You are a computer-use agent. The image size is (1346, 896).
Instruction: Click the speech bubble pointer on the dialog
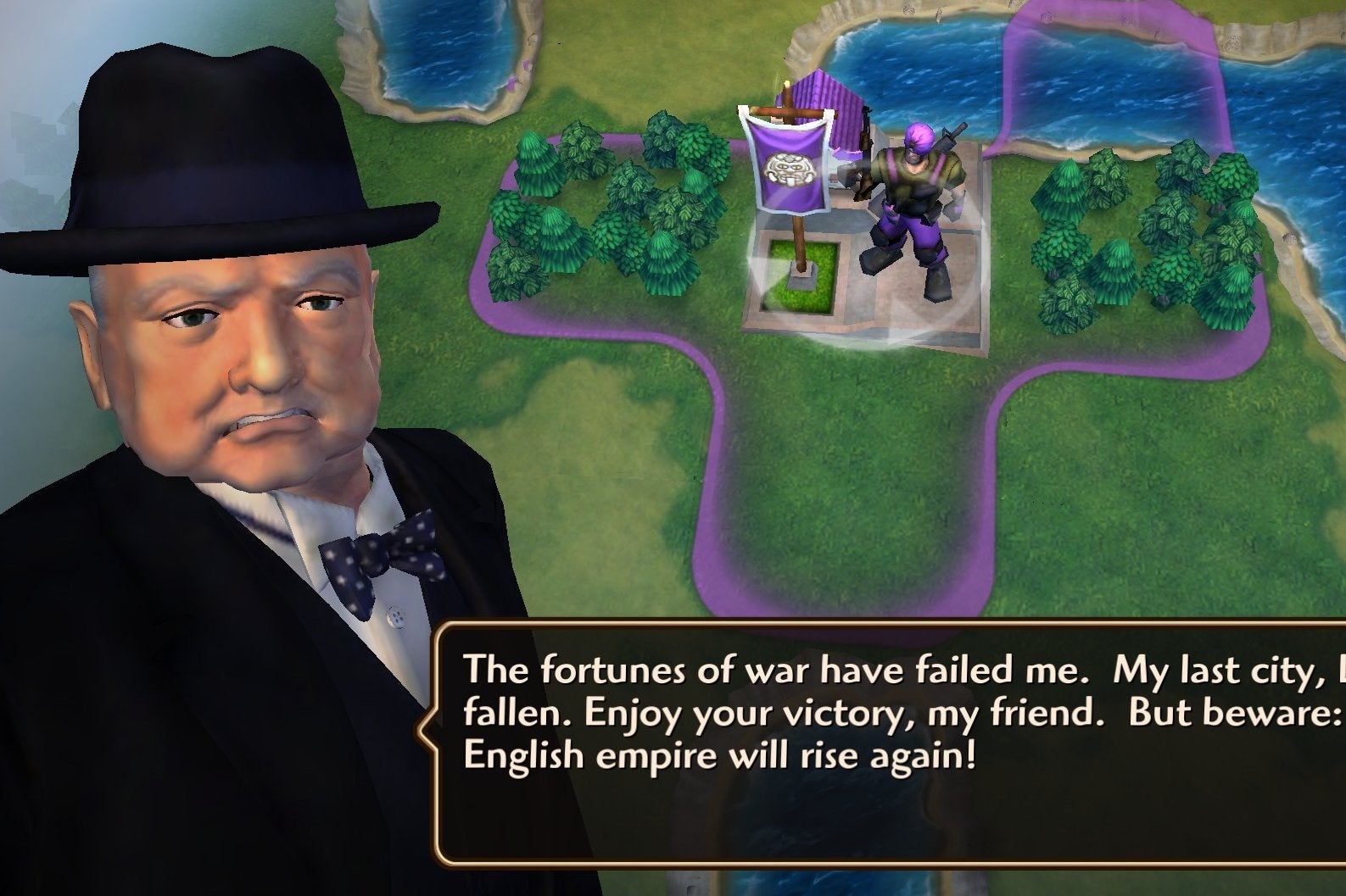pyautogui.click(x=428, y=729)
